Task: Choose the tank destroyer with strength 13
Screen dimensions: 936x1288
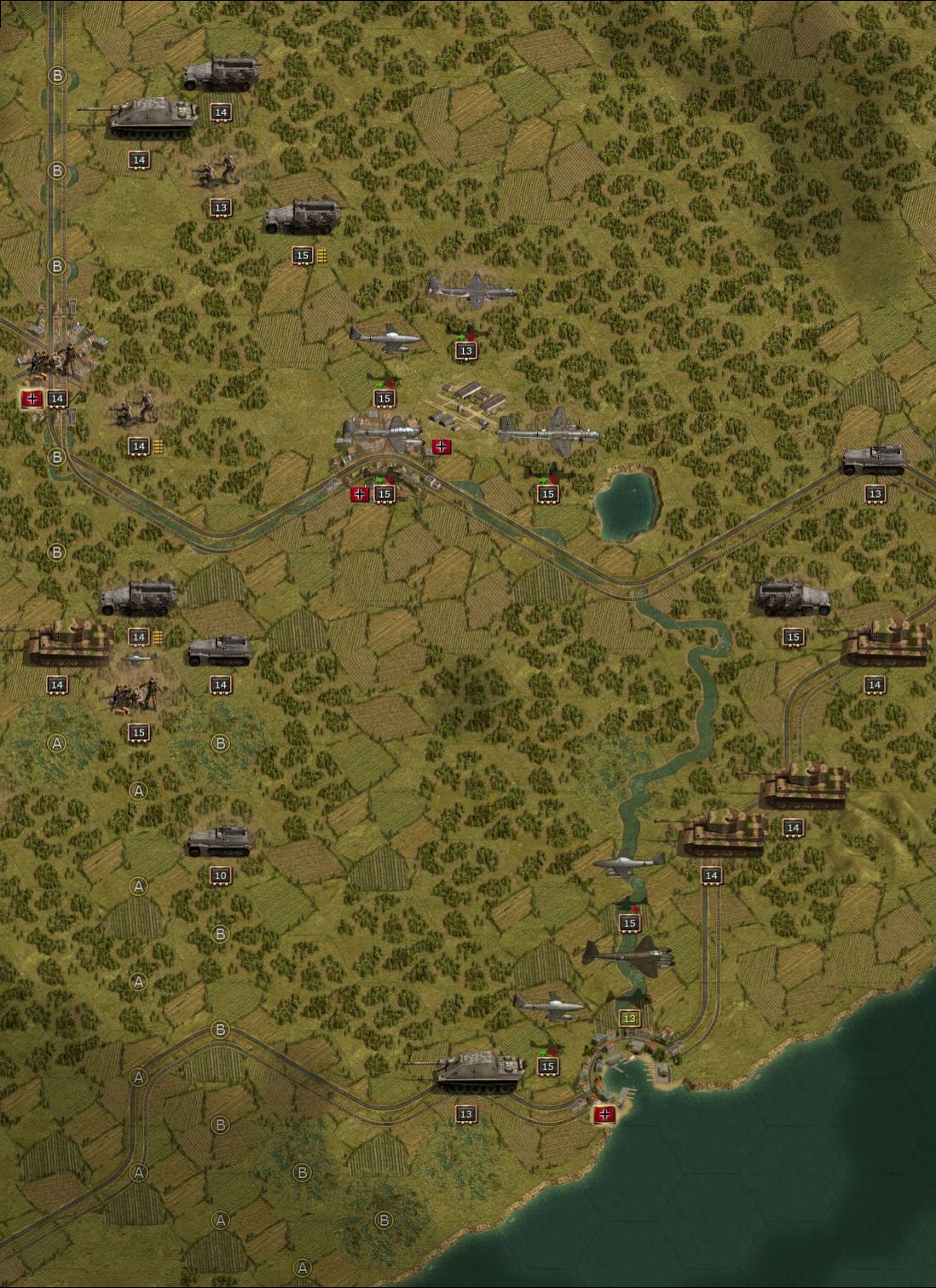Action: click(x=480, y=1071)
